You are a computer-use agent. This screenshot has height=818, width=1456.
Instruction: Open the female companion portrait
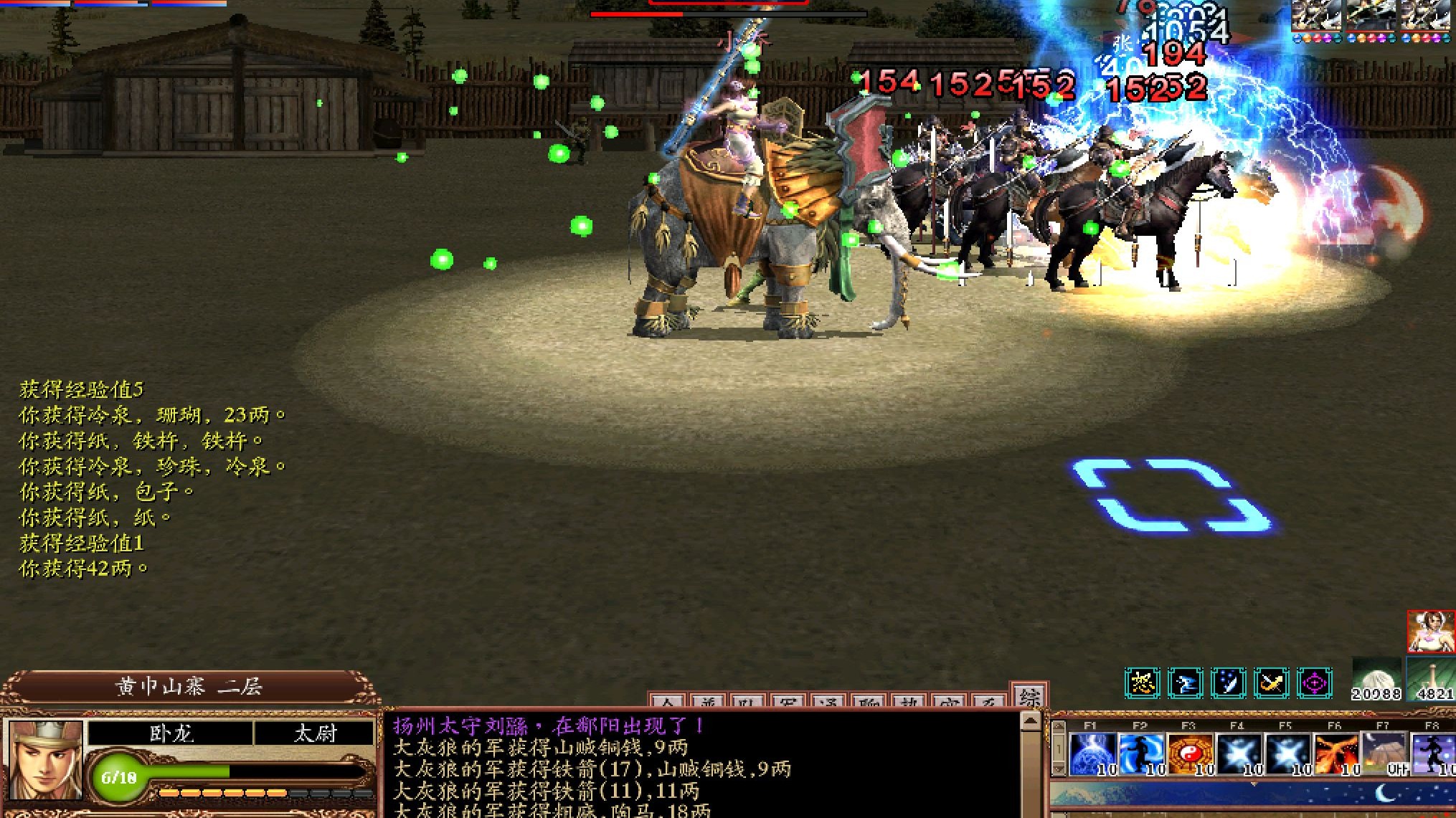(x=1431, y=632)
